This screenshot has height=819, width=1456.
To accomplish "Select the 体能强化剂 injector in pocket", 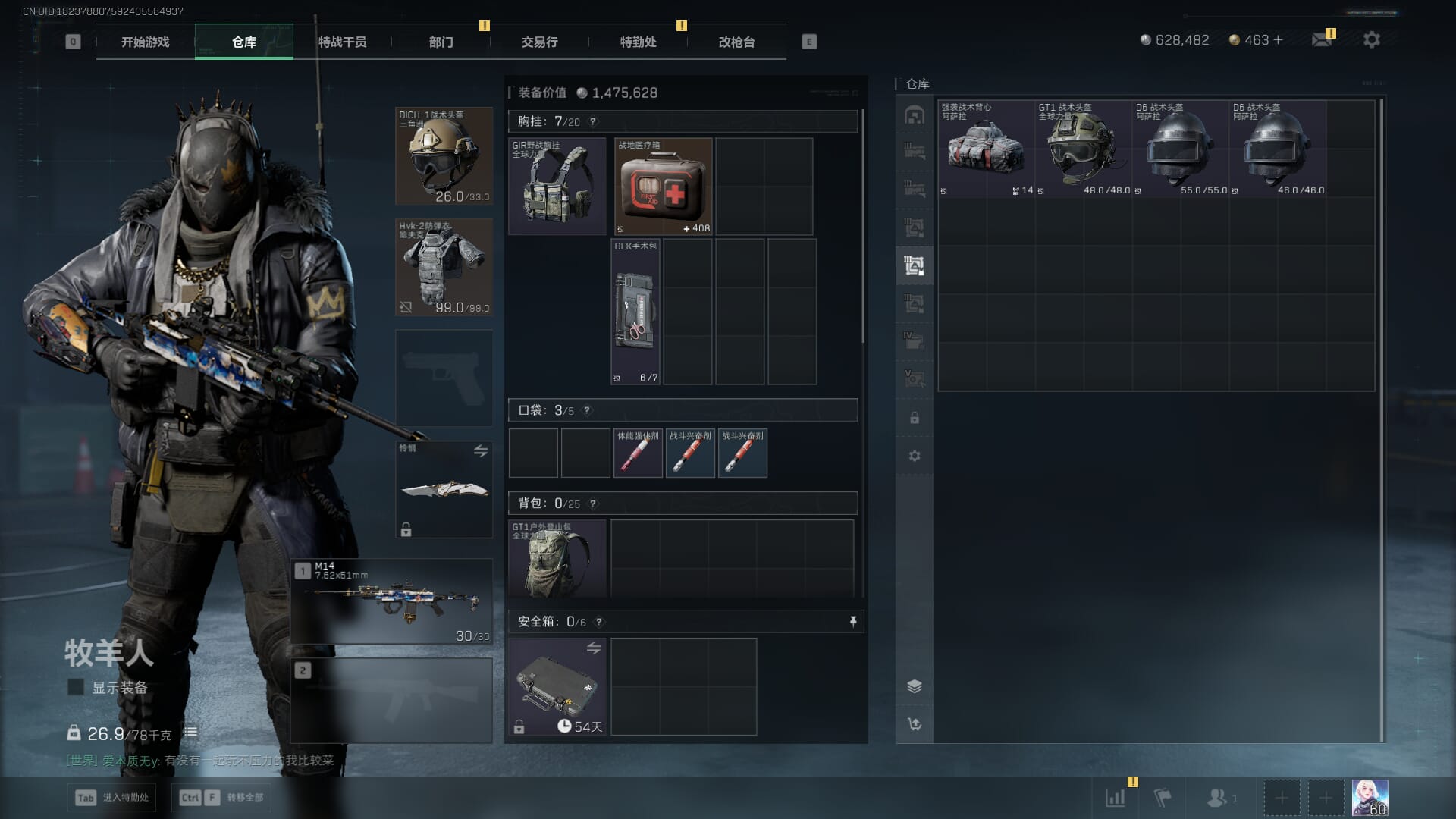I will coord(637,453).
